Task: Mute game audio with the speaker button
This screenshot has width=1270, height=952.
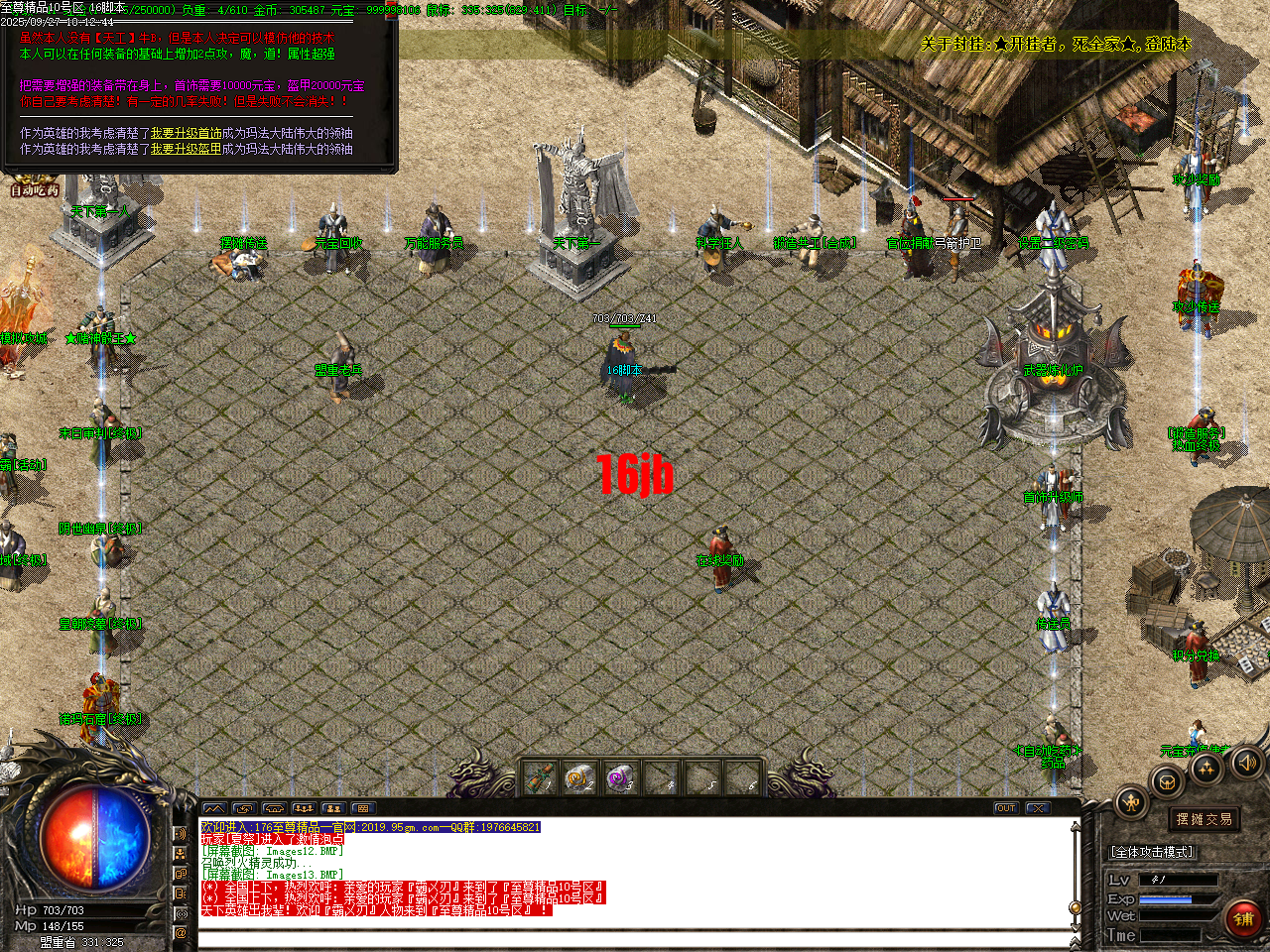Action: point(1246,764)
